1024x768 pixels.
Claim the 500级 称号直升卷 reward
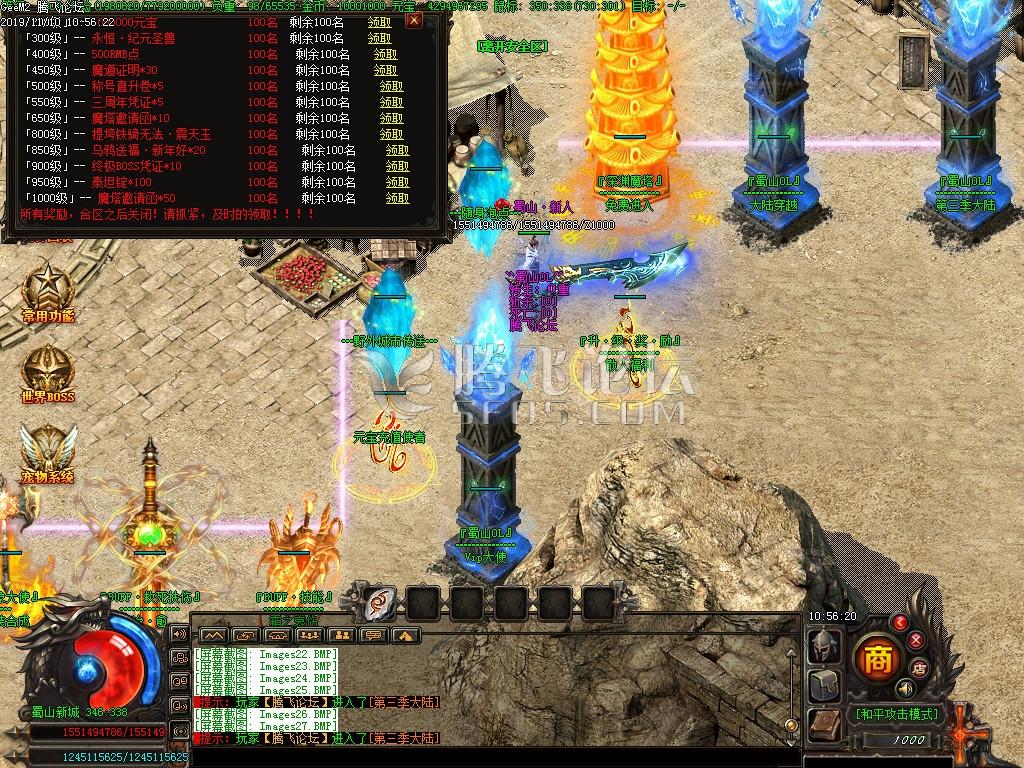coord(391,86)
